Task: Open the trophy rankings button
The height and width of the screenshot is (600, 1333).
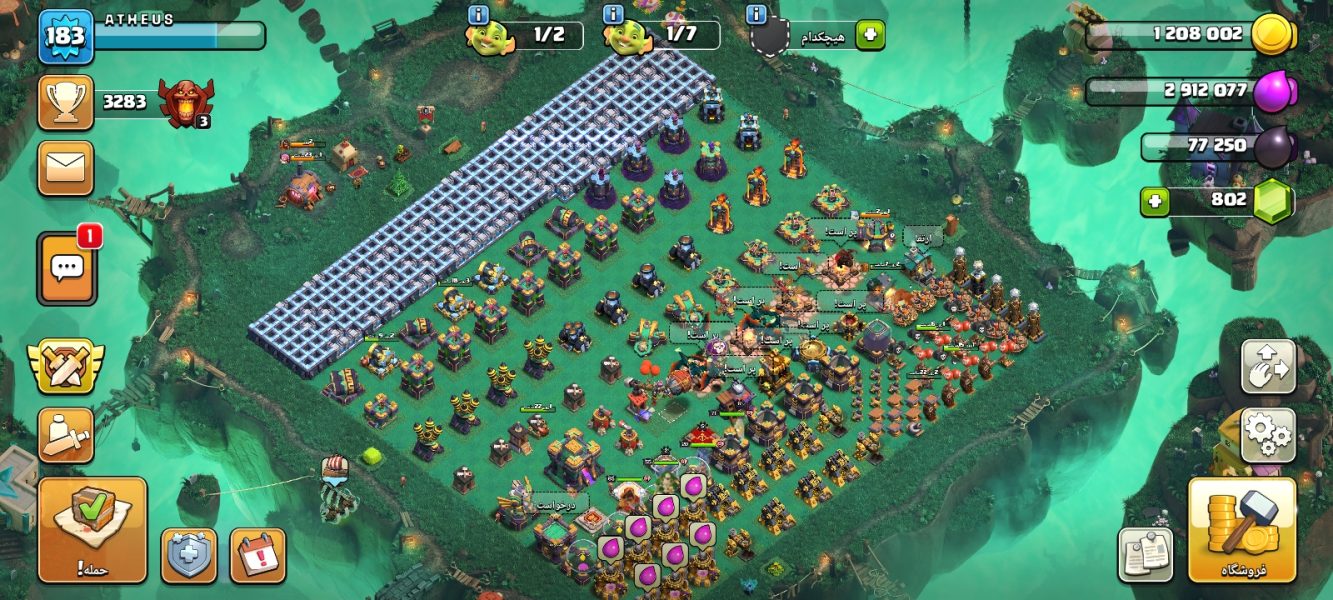Action: pos(66,102)
